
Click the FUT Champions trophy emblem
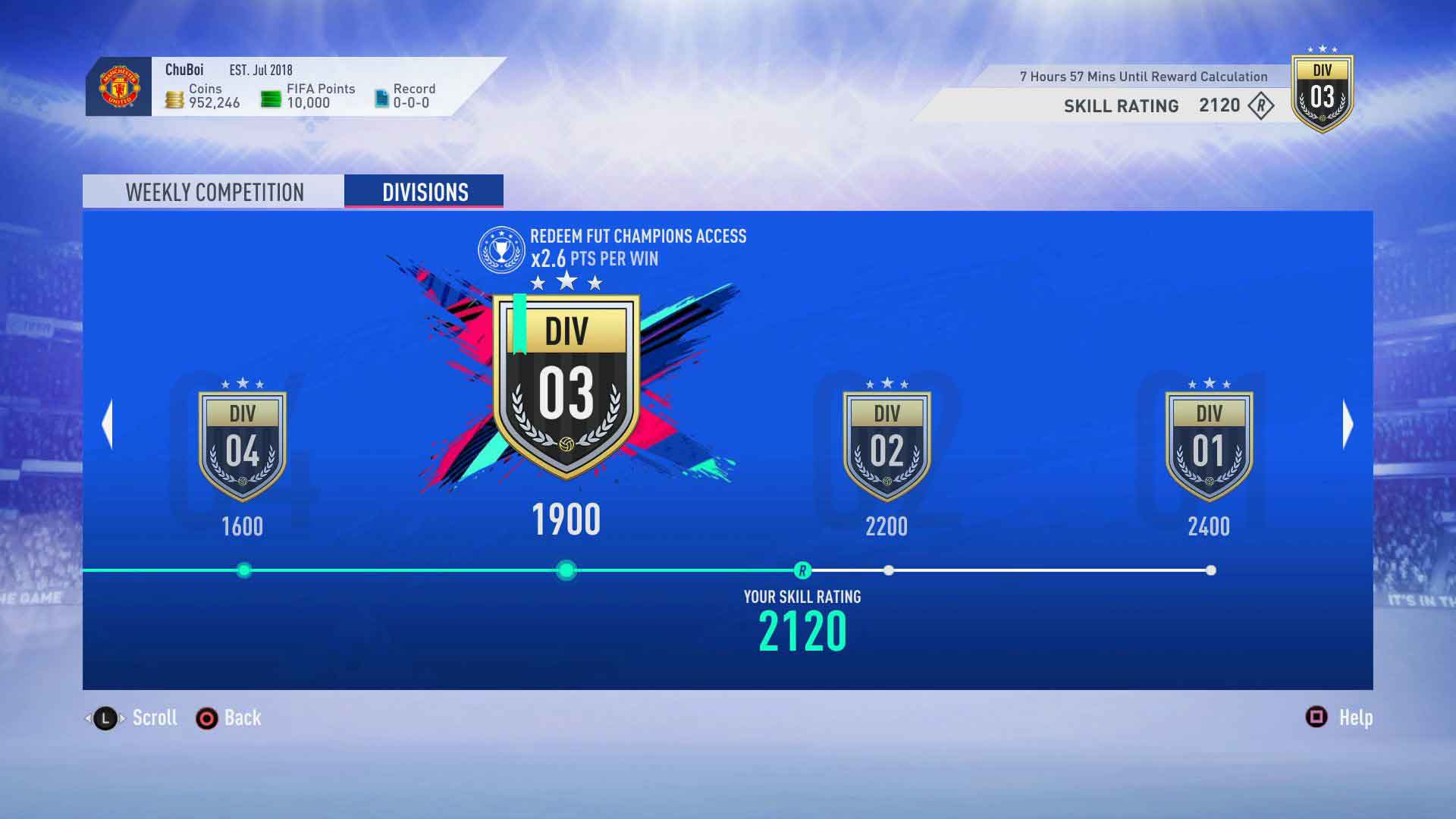point(504,248)
